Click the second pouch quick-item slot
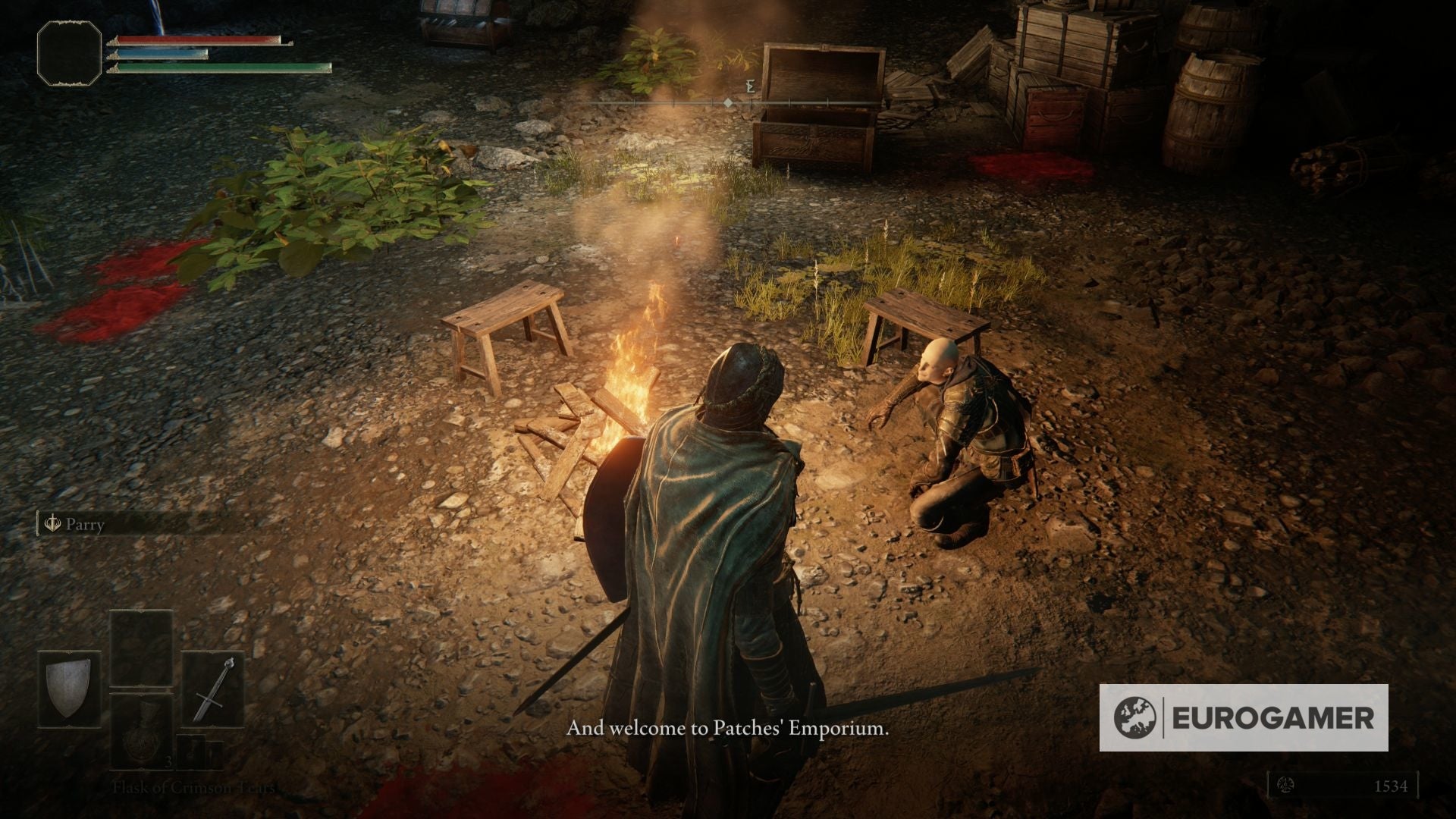Image resolution: width=1456 pixels, height=819 pixels. pyautogui.click(x=215, y=755)
